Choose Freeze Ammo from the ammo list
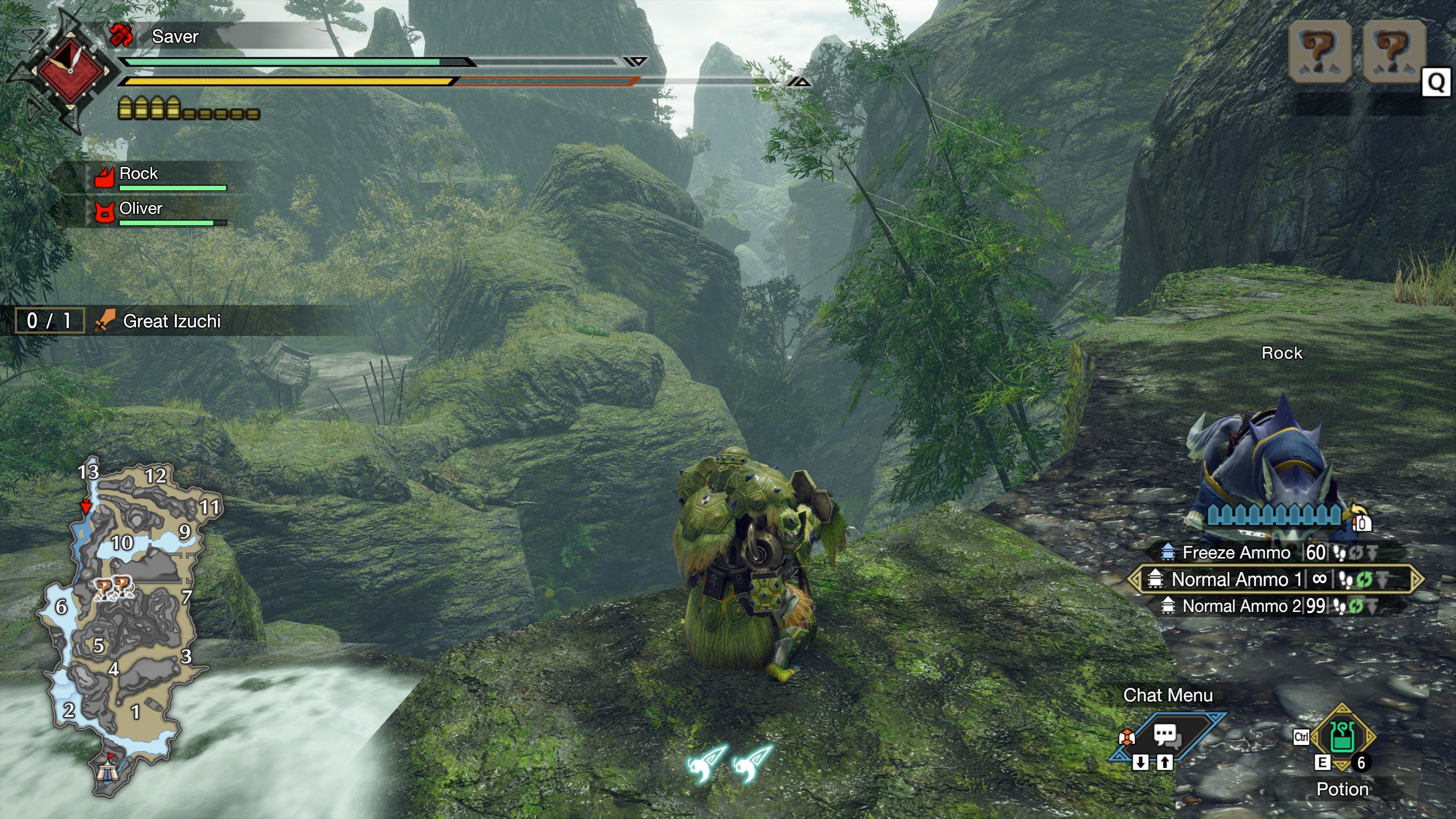The height and width of the screenshot is (819, 1456). (1236, 552)
